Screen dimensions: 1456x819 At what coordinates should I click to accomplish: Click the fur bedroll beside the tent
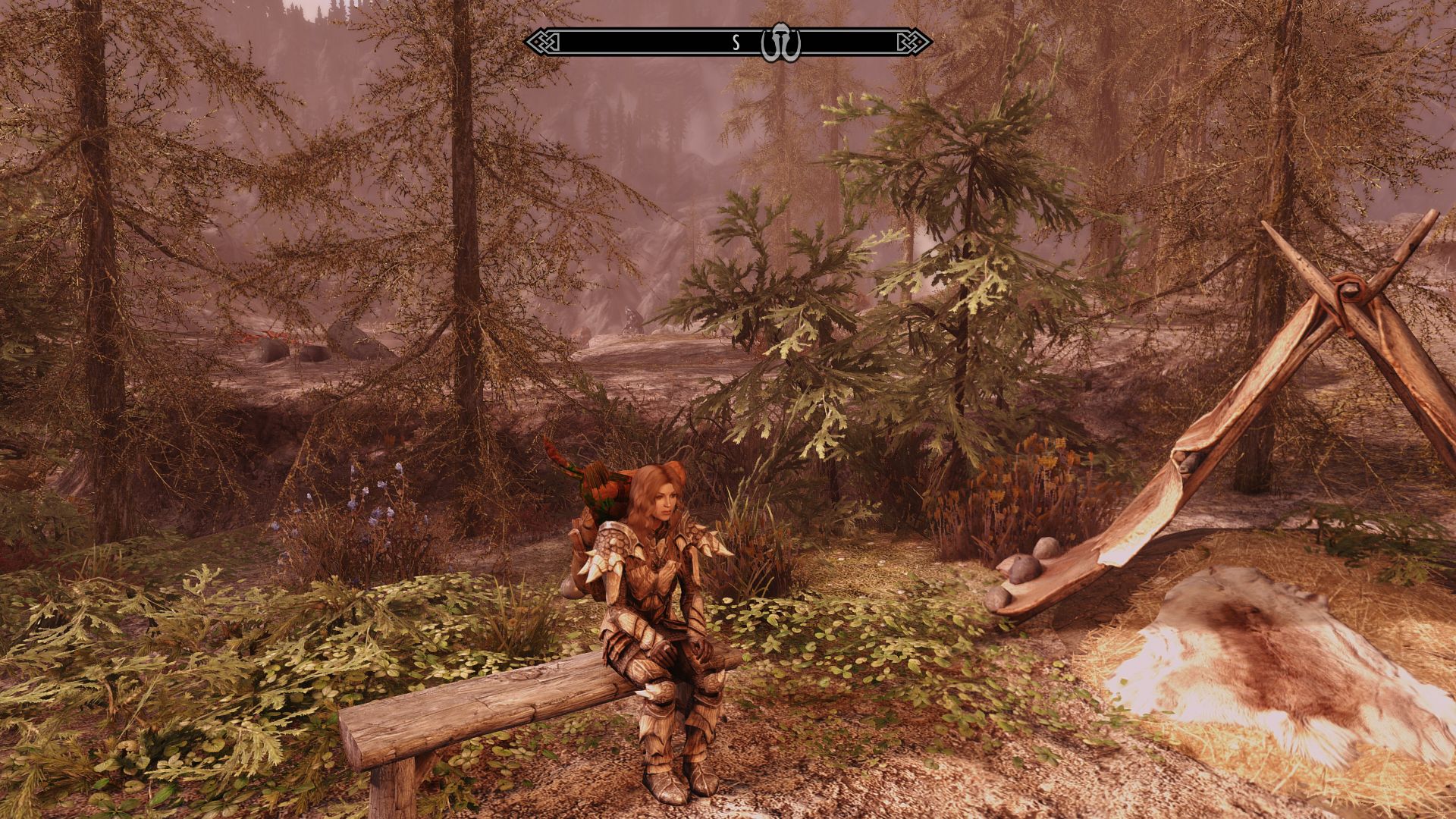click(x=1274, y=682)
